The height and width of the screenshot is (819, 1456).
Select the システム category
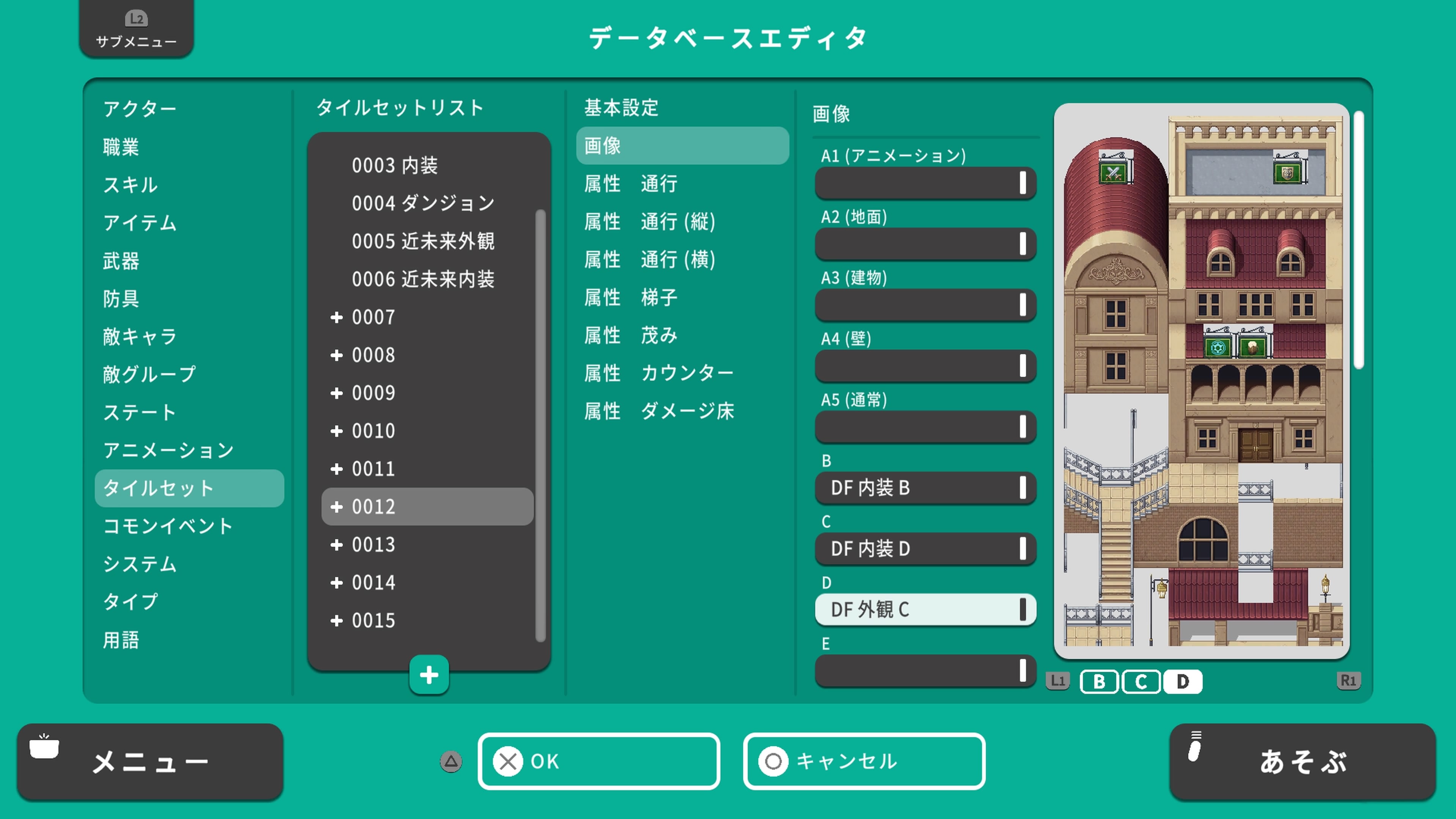coord(138,563)
